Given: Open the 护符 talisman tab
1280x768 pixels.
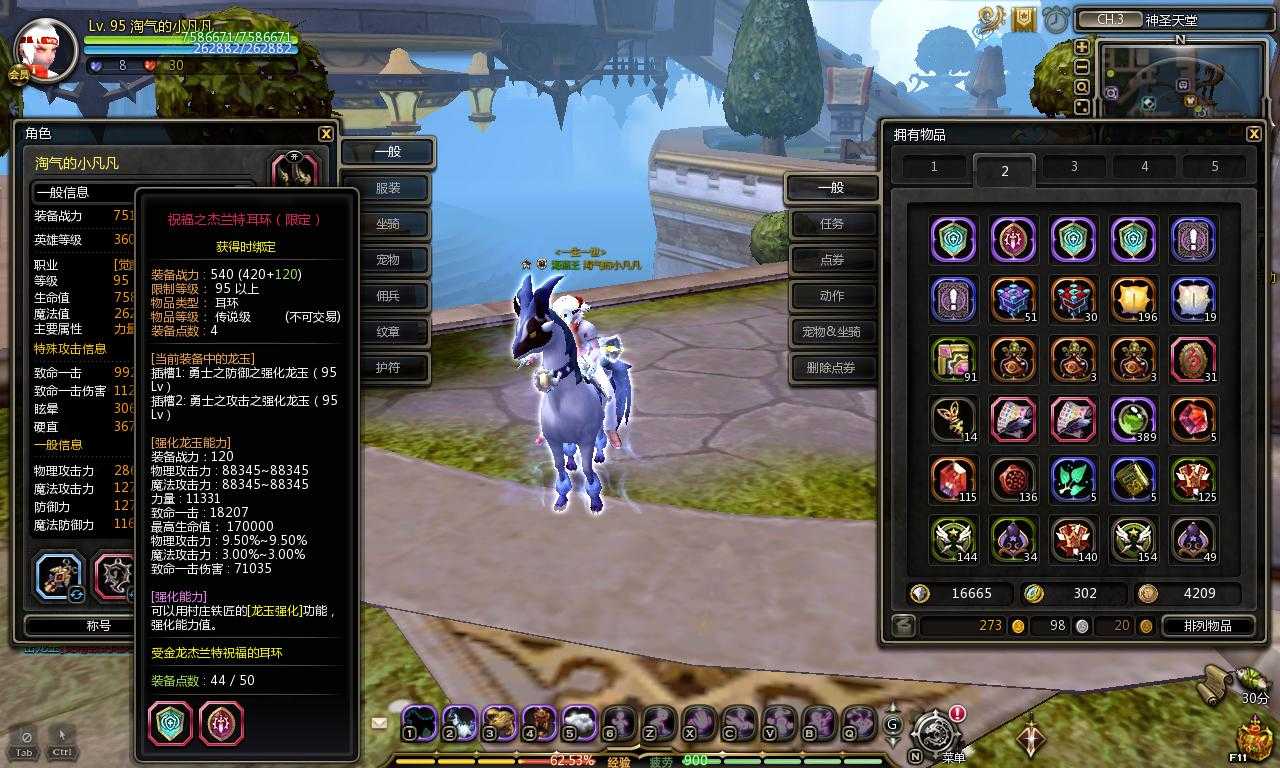Looking at the screenshot, I should (388, 368).
